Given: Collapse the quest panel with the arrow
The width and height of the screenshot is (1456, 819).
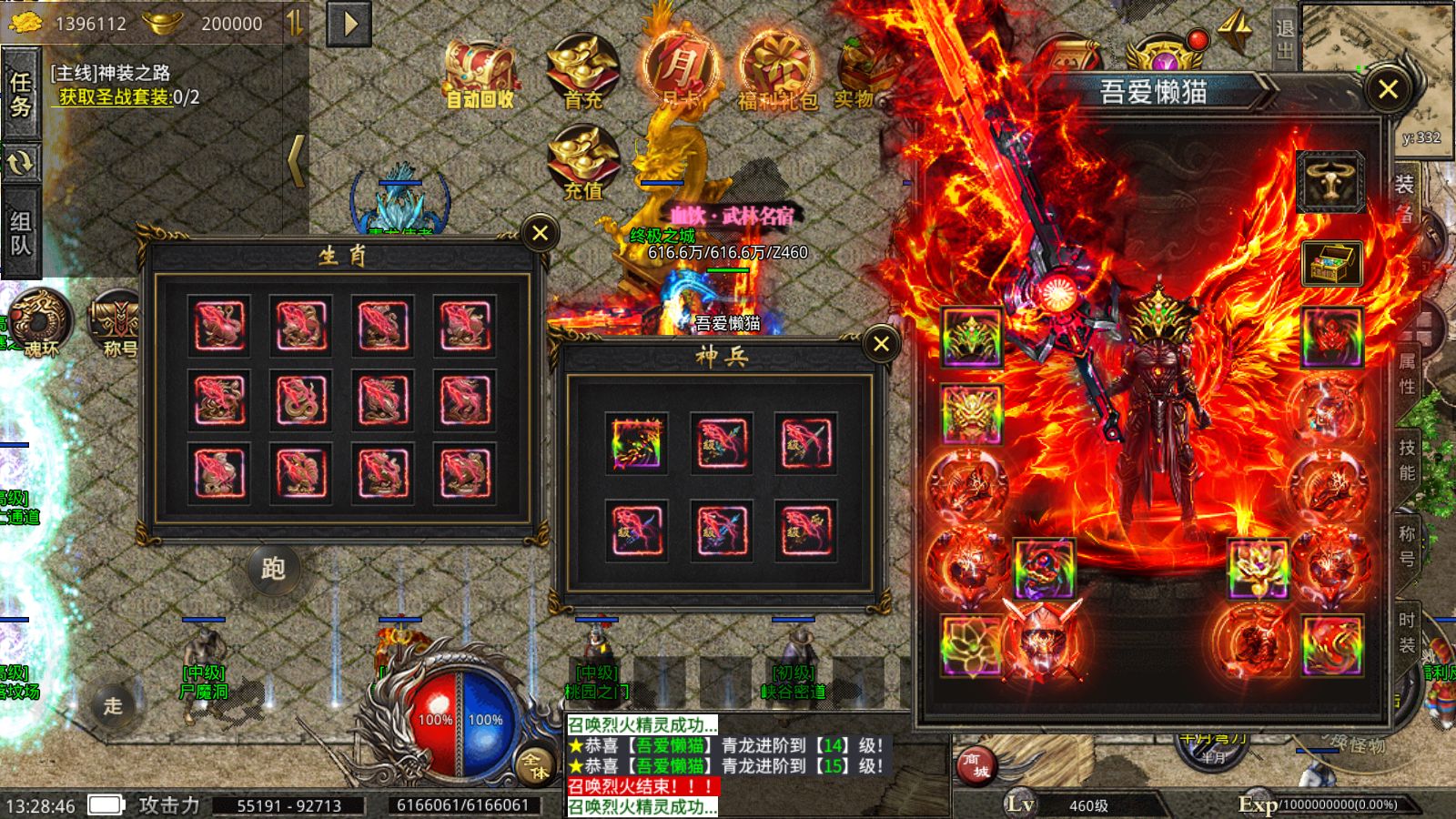Looking at the screenshot, I should [x=296, y=161].
